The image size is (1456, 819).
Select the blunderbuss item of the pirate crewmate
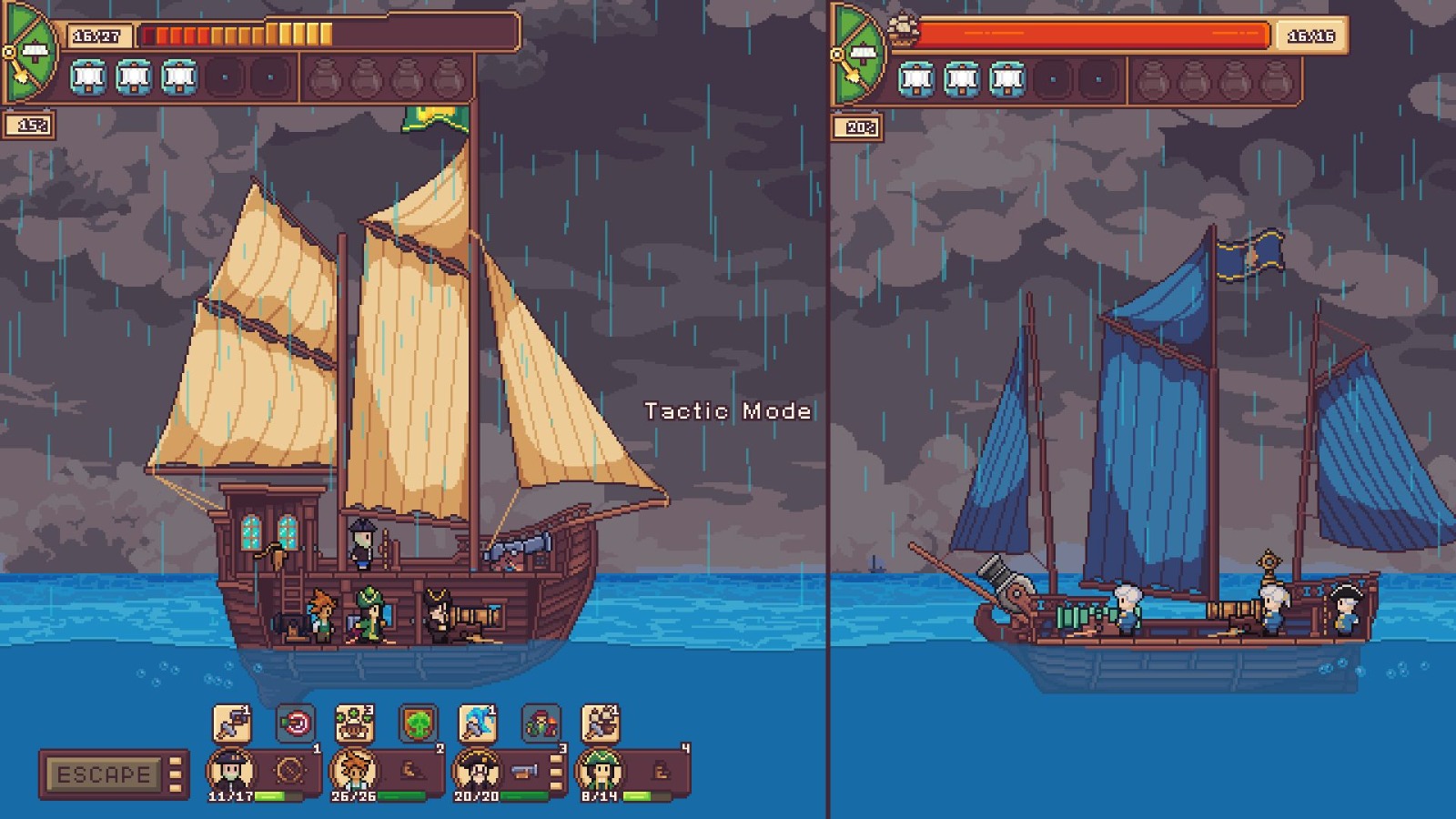coord(525,772)
